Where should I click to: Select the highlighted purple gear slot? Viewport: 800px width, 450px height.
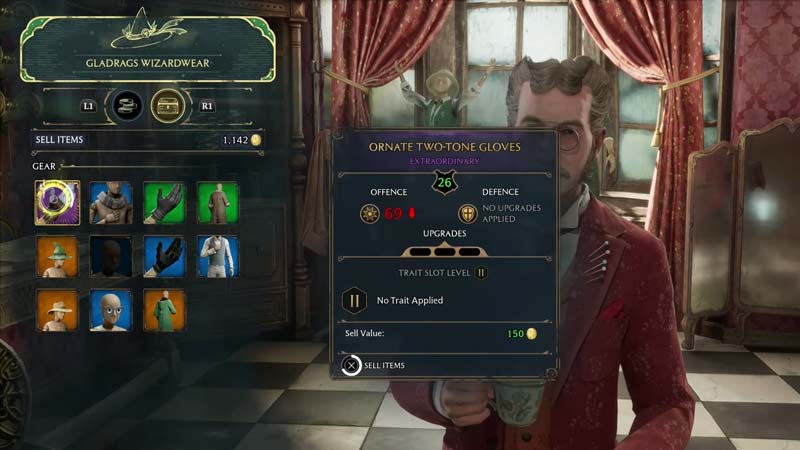coord(57,203)
